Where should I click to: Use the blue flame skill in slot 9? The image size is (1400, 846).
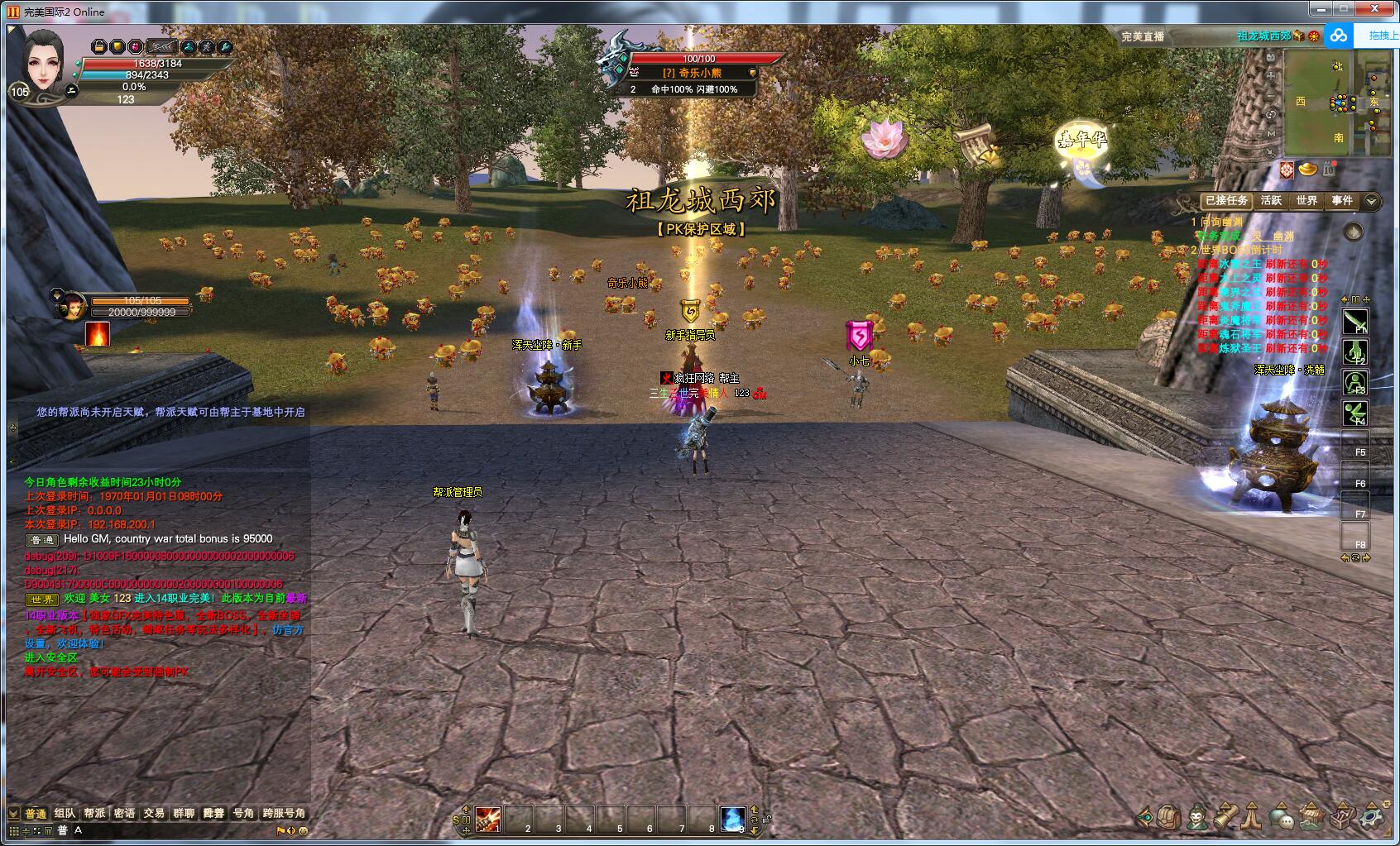click(x=732, y=818)
